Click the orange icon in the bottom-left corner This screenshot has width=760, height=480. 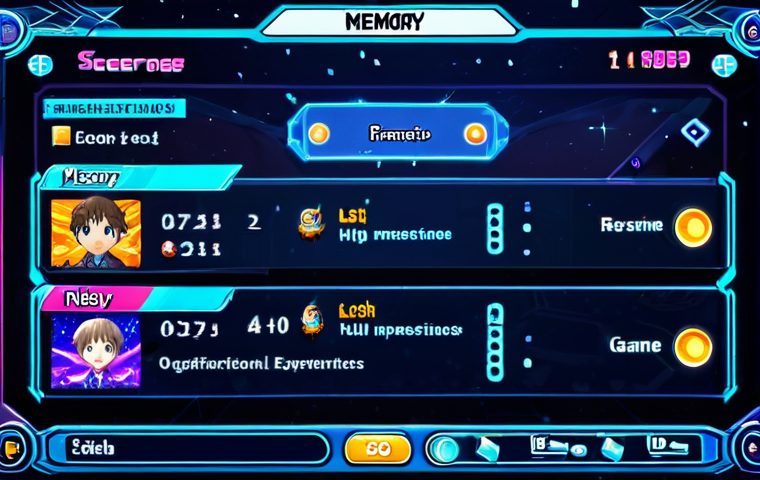[x=12, y=449]
